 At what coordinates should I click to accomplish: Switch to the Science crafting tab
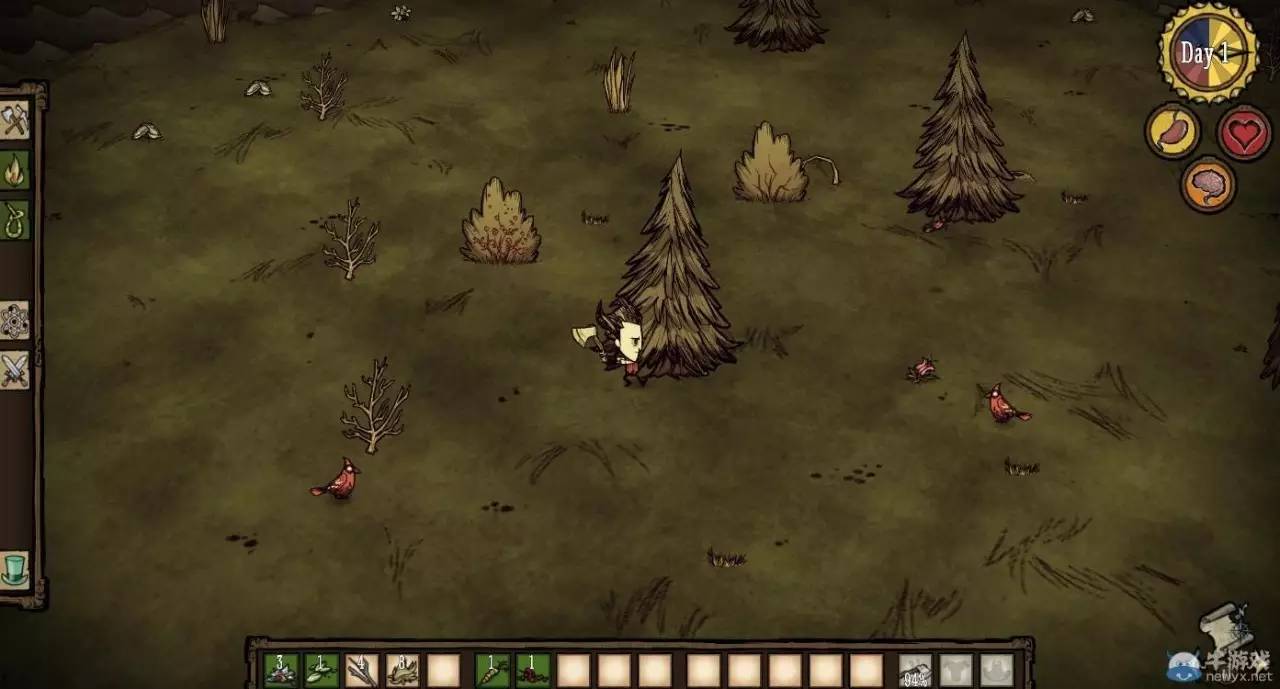tap(15, 320)
